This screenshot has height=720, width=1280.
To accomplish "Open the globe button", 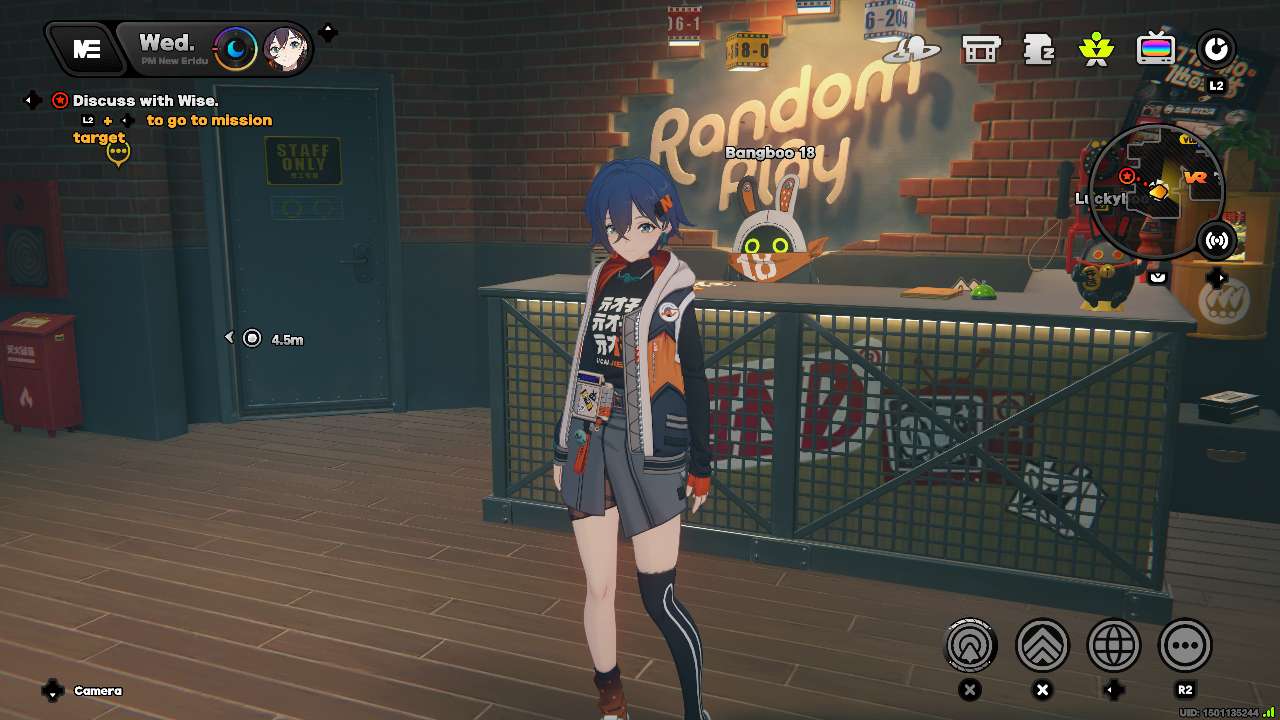I will click(x=1114, y=645).
